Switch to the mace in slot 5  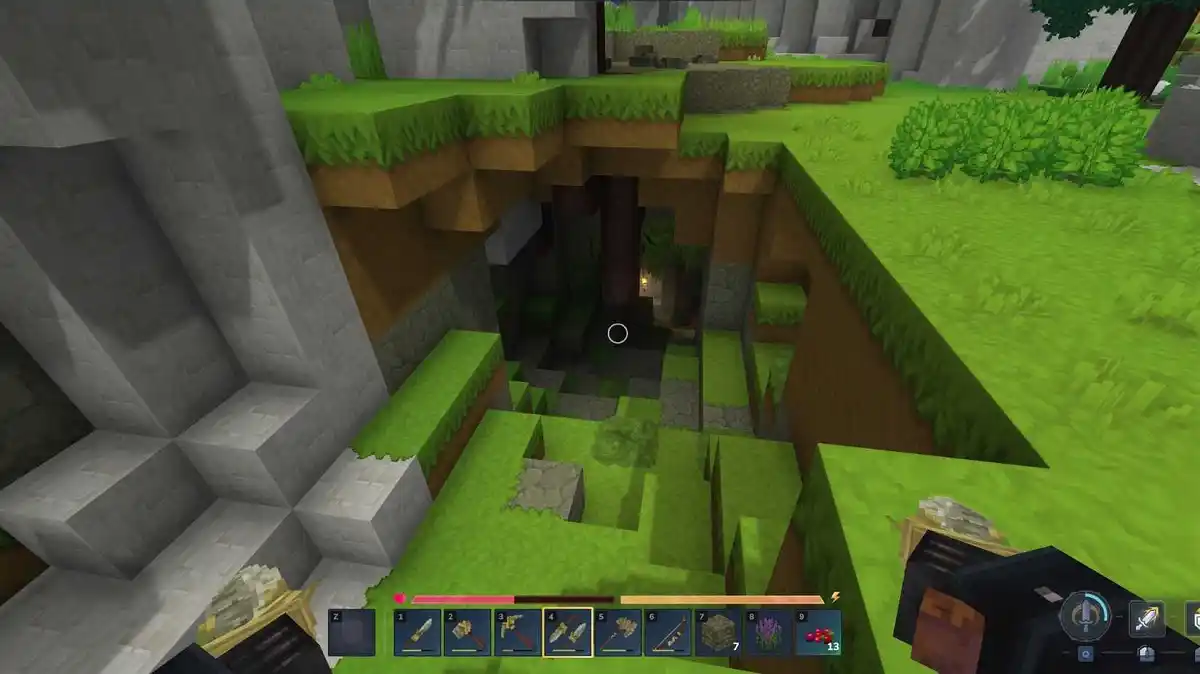(617, 633)
